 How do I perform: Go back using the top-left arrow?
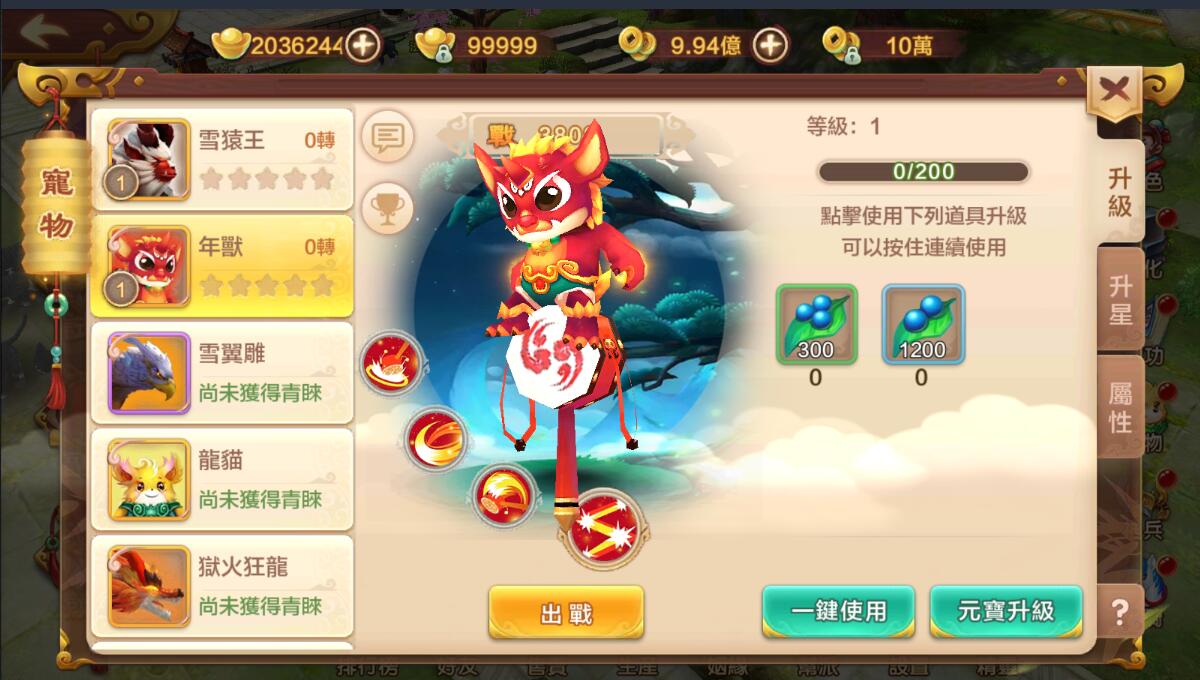[x=40, y=32]
